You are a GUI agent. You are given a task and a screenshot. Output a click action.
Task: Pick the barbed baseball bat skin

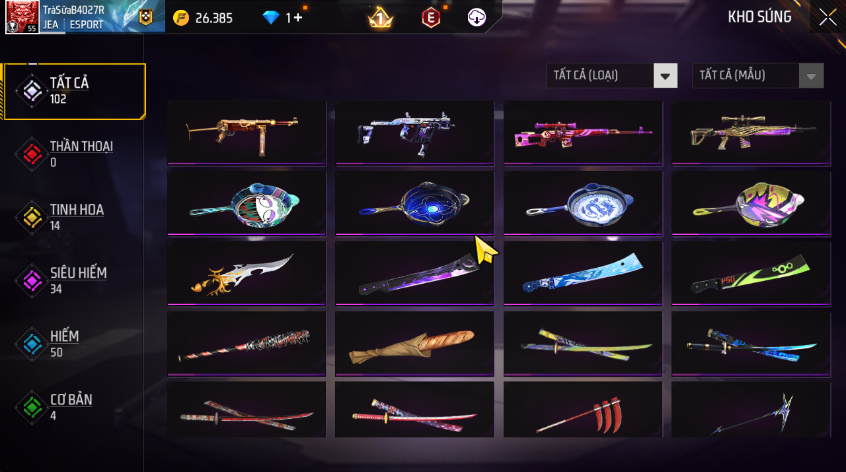coord(247,344)
